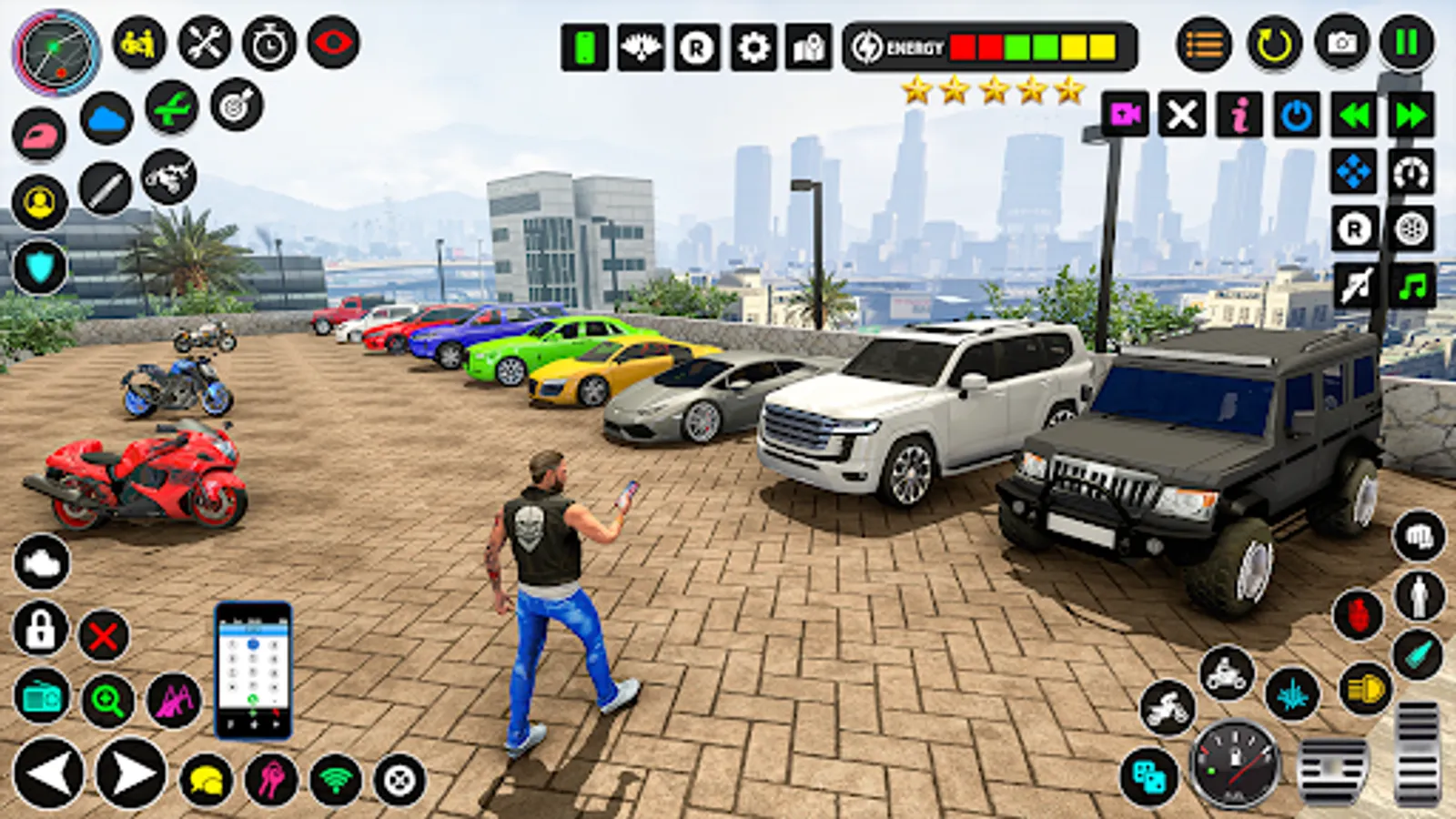Viewport: 1456px width, 819px height.
Task: Activate the punch fist action button
Action: 1419,537
